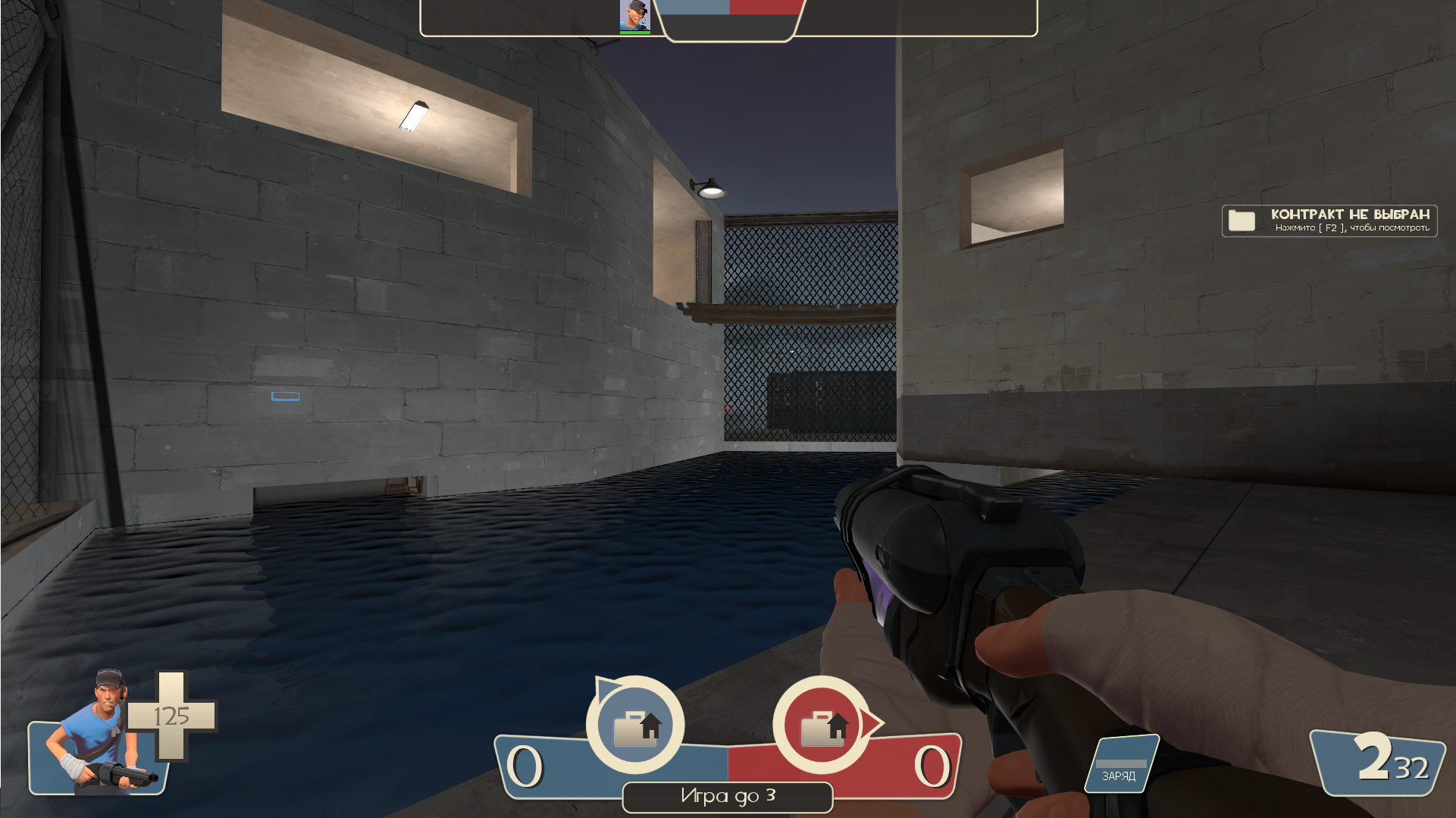Select the BLU intelligence briefcase icon
1456x818 pixels.
point(635,726)
